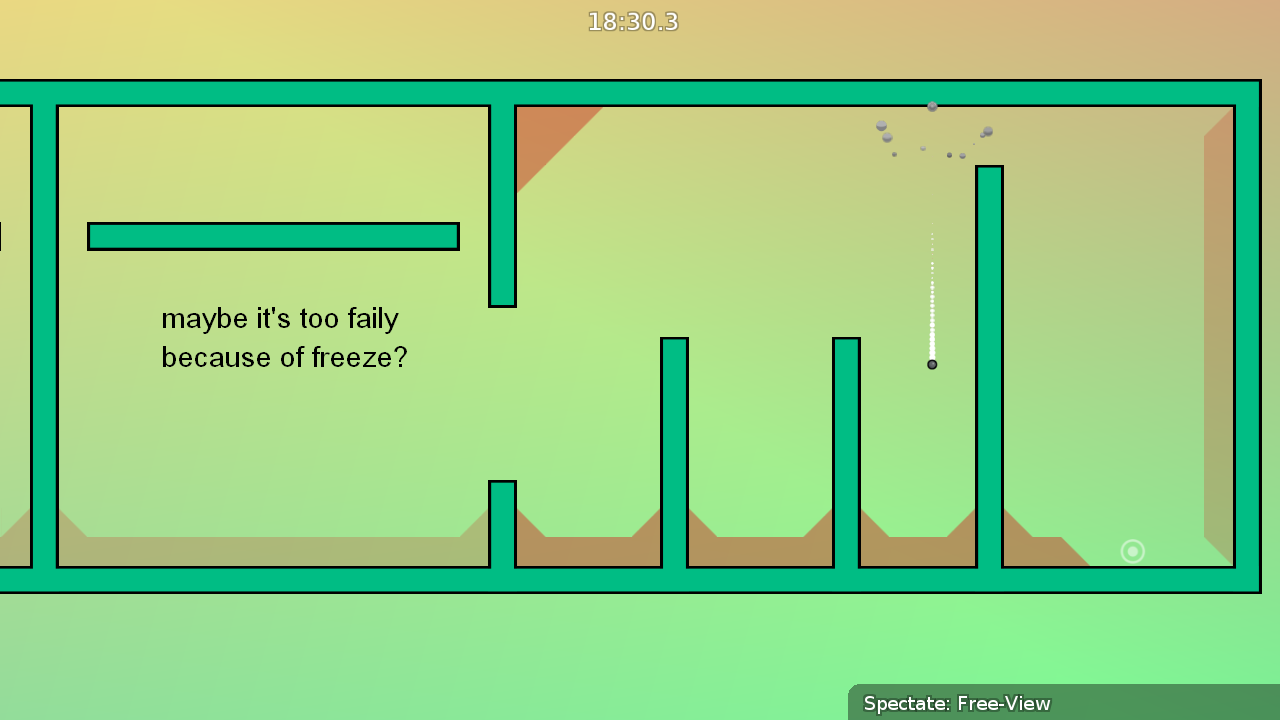Viewport: 1280px width, 720px height.
Task: Click the circular checkpoint icon near bottom right
Action: click(1132, 551)
